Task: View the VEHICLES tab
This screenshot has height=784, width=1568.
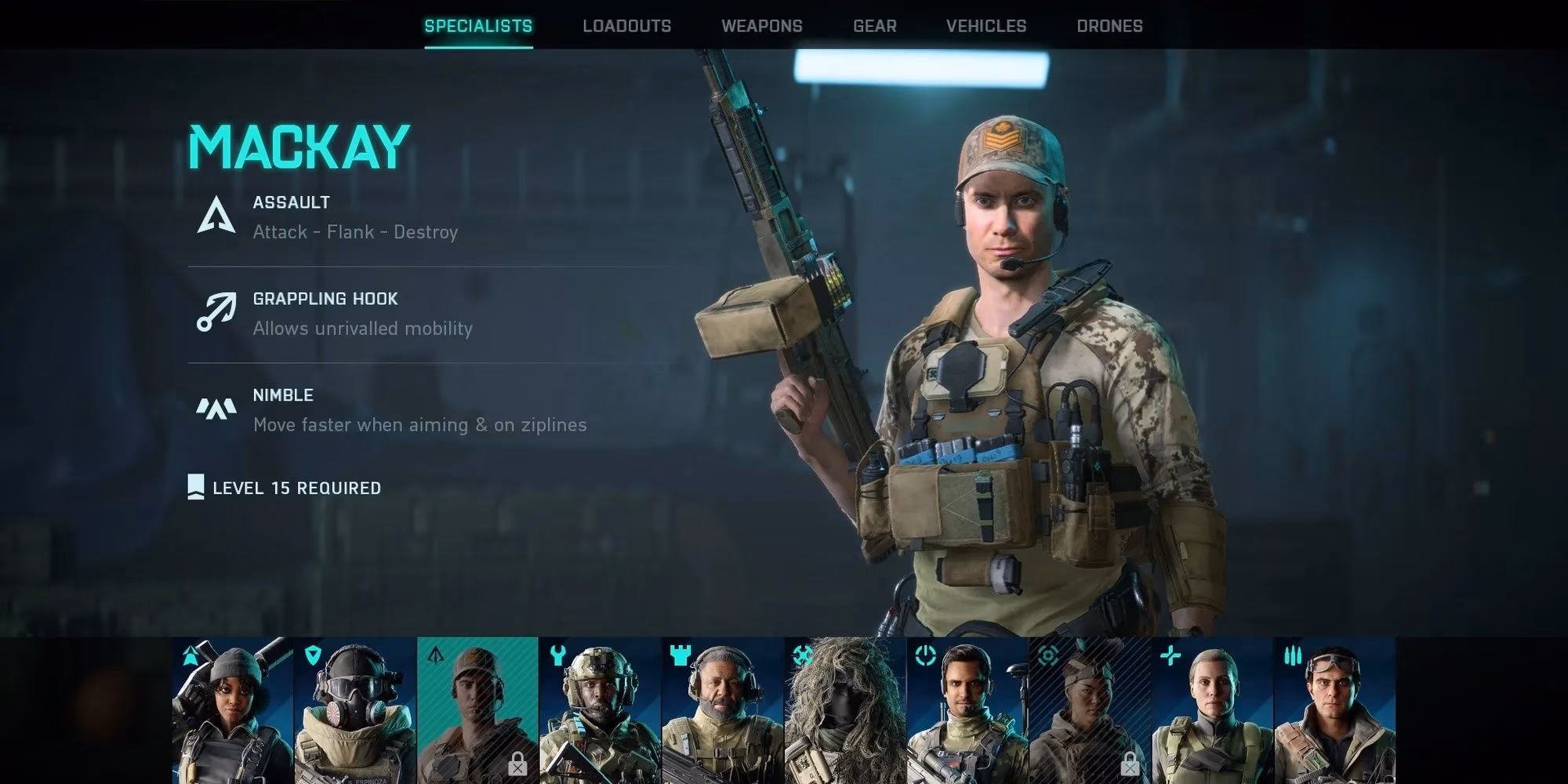Action: click(985, 25)
